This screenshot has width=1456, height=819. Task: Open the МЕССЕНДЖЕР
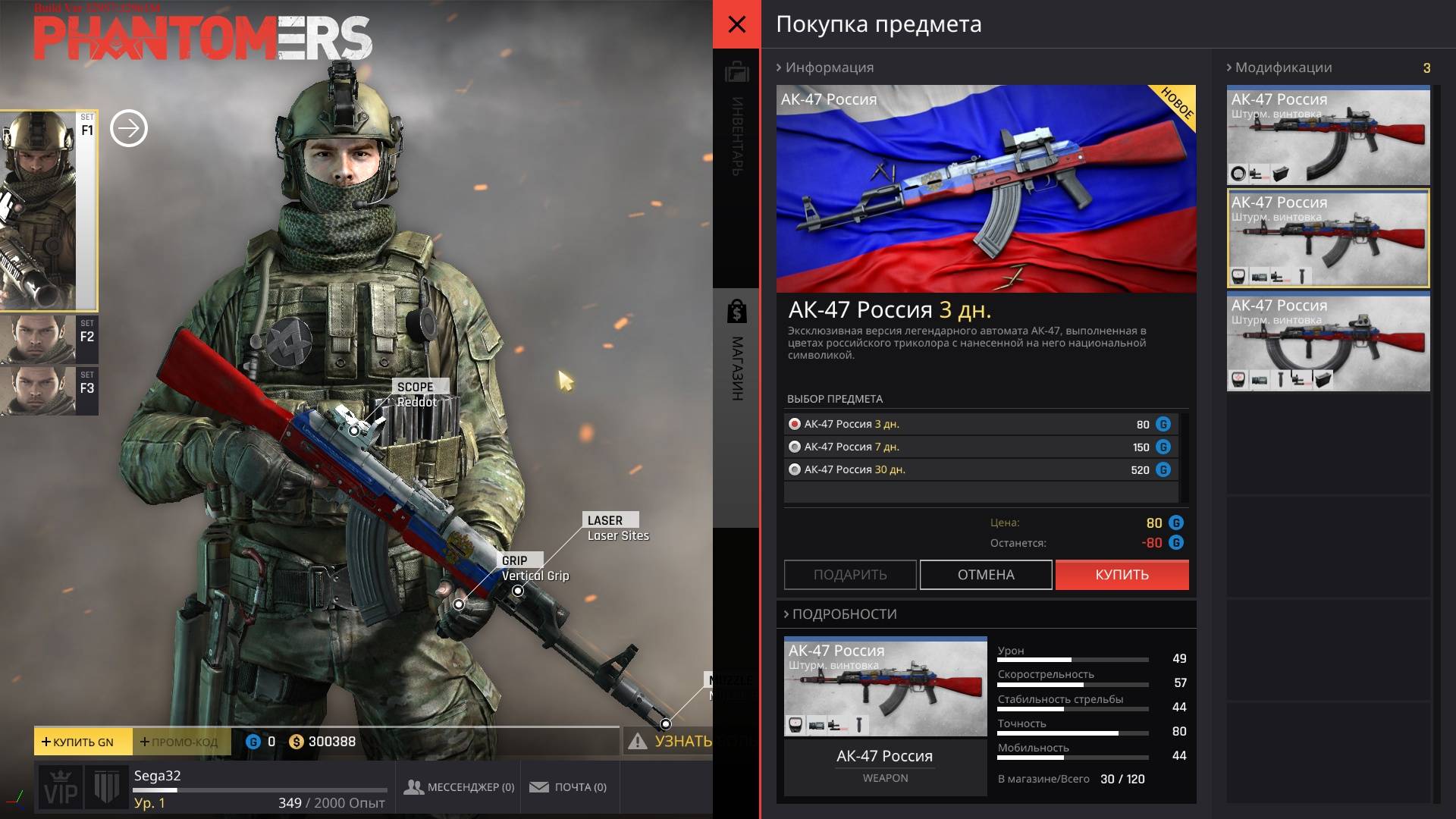(x=460, y=787)
